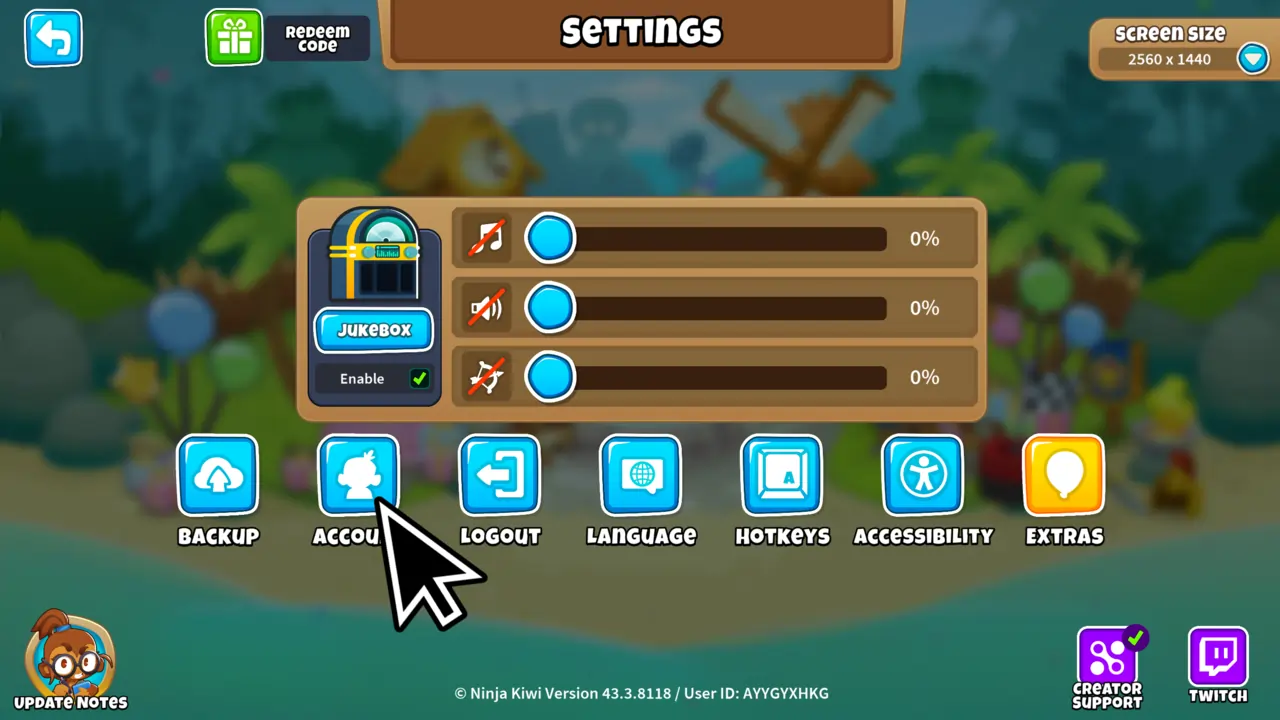Open the Extras balloon icon

click(x=1063, y=475)
